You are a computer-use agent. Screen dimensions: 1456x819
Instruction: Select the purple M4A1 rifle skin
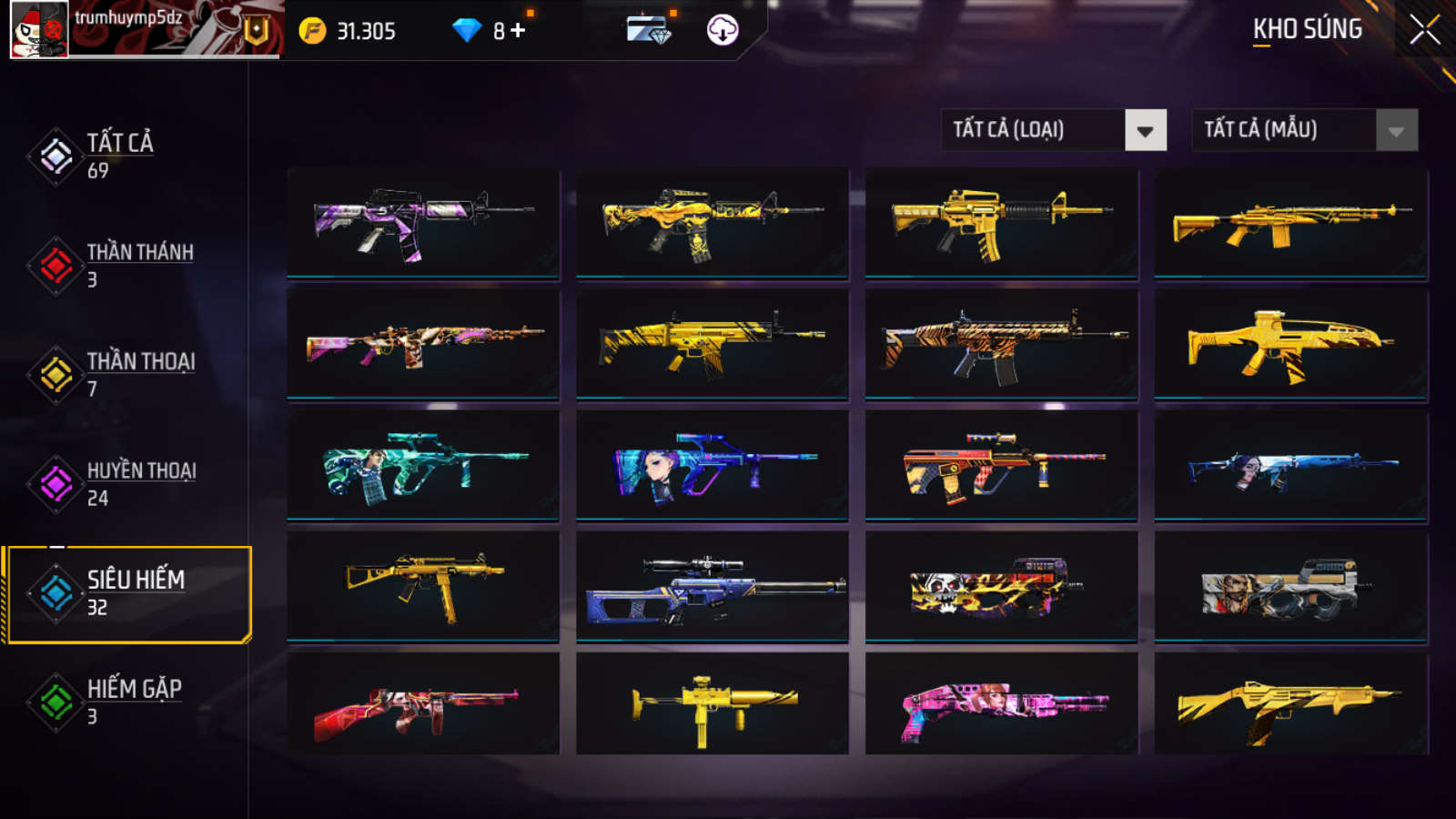click(x=423, y=222)
